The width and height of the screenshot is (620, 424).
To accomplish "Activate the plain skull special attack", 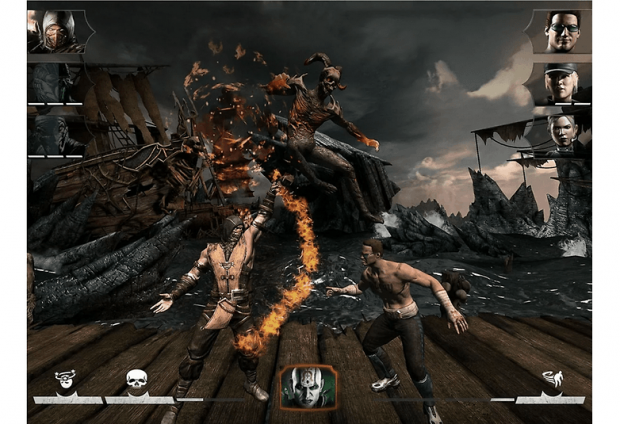I will point(136,380).
